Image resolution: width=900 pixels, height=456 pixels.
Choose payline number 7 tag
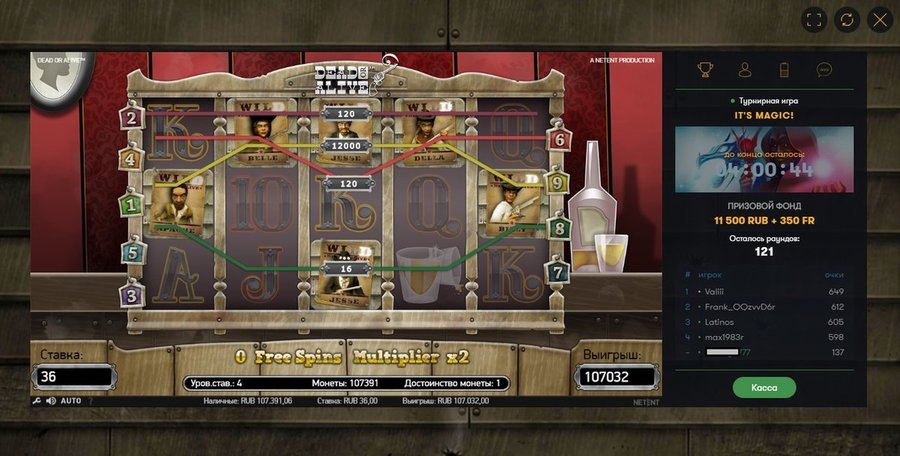click(x=557, y=271)
